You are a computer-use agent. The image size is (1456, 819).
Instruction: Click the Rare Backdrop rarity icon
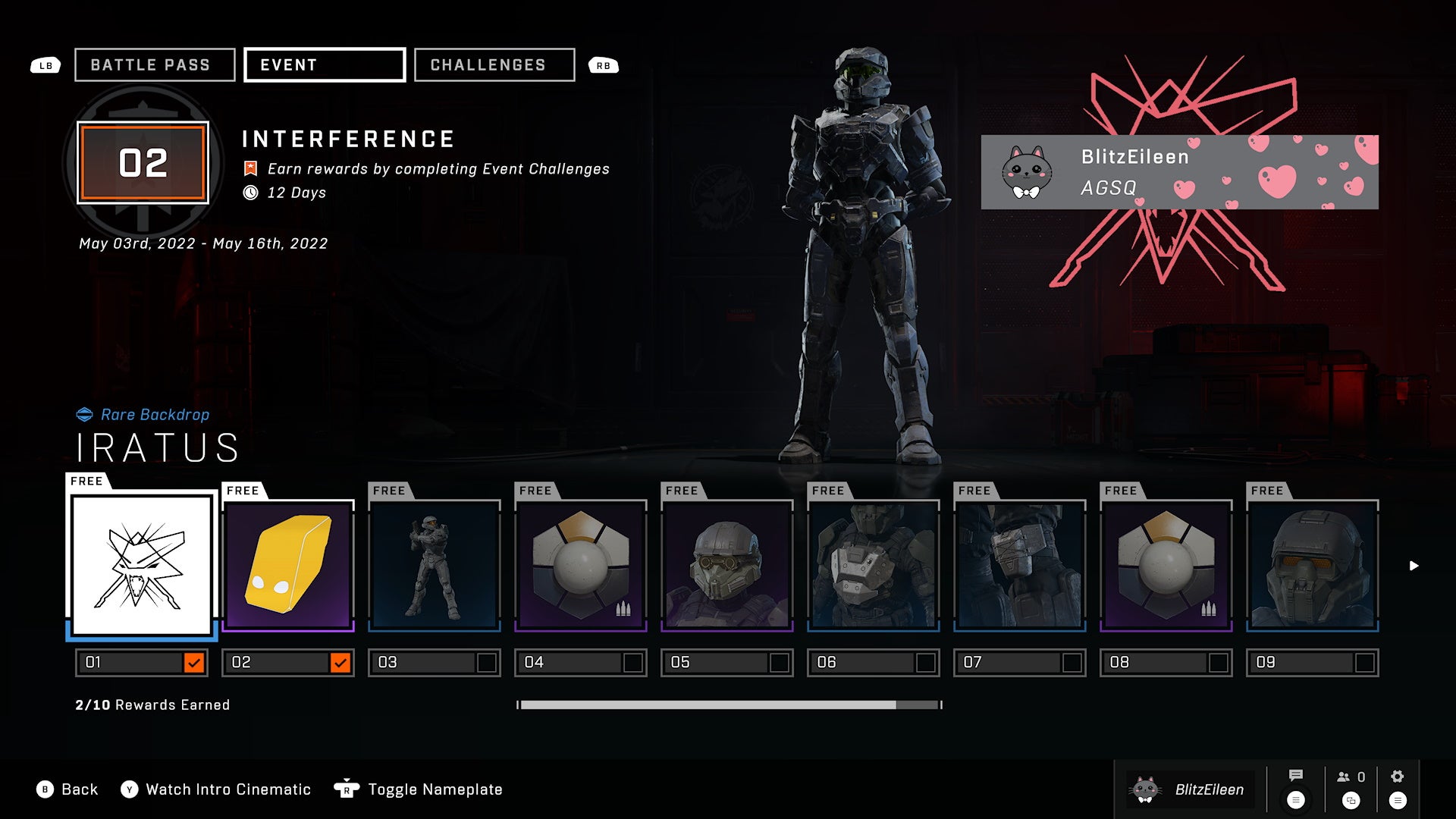coord(86,414)
